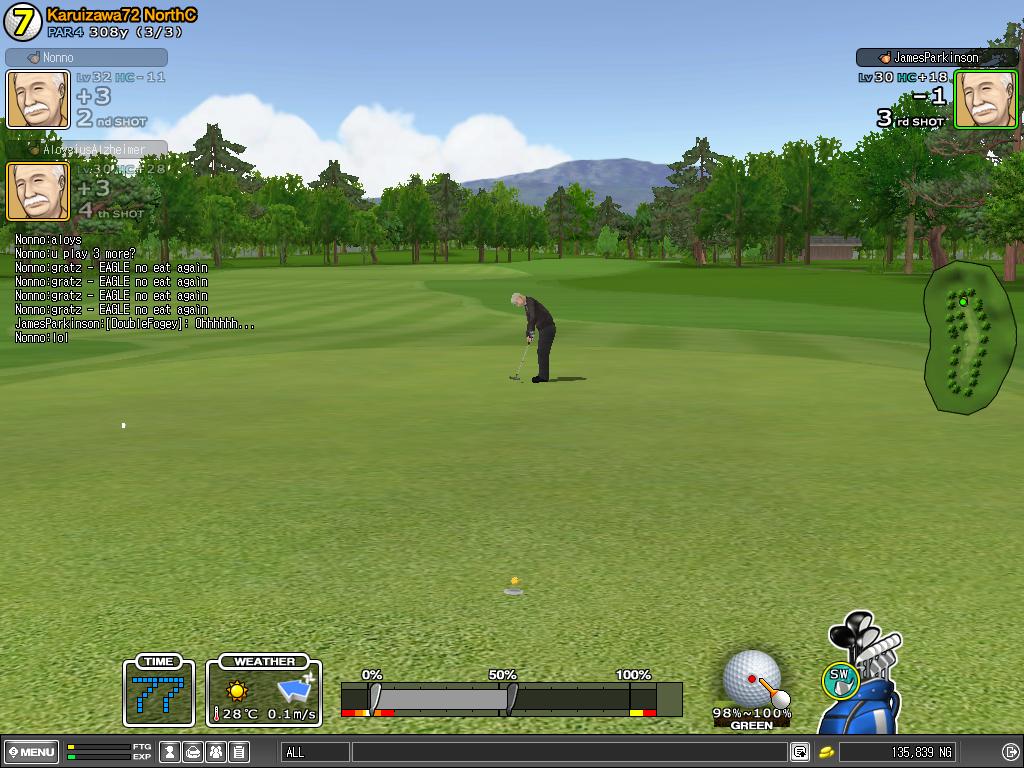Screen dimensions: 1024x768
Task: Open the two-person friends icon
Action: (x=216, y=752)
